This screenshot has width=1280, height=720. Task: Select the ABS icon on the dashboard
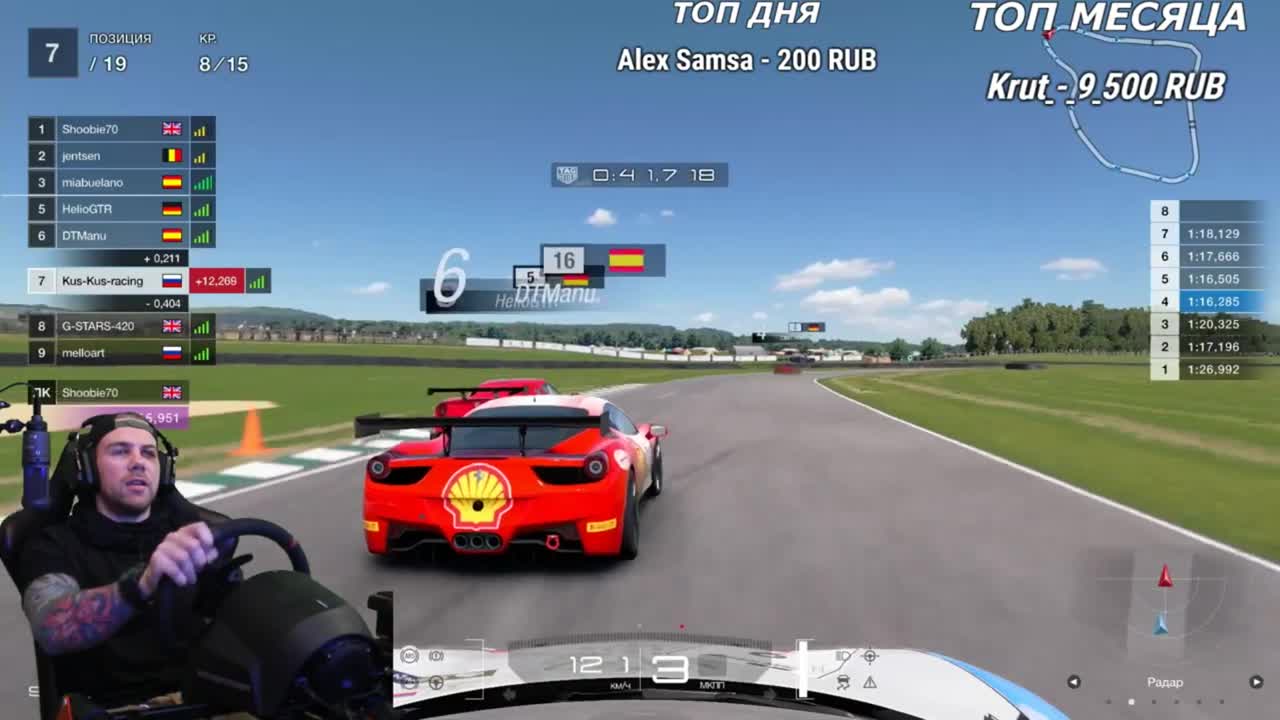click(410, 653)
